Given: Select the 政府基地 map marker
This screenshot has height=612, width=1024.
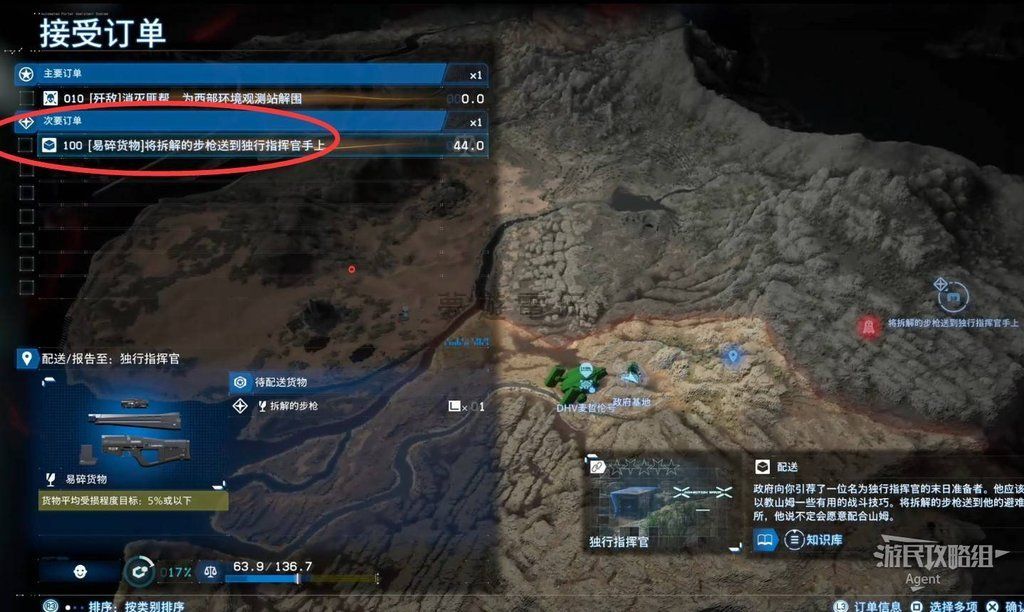Looking at the screenshot, I should click(631, 375).
